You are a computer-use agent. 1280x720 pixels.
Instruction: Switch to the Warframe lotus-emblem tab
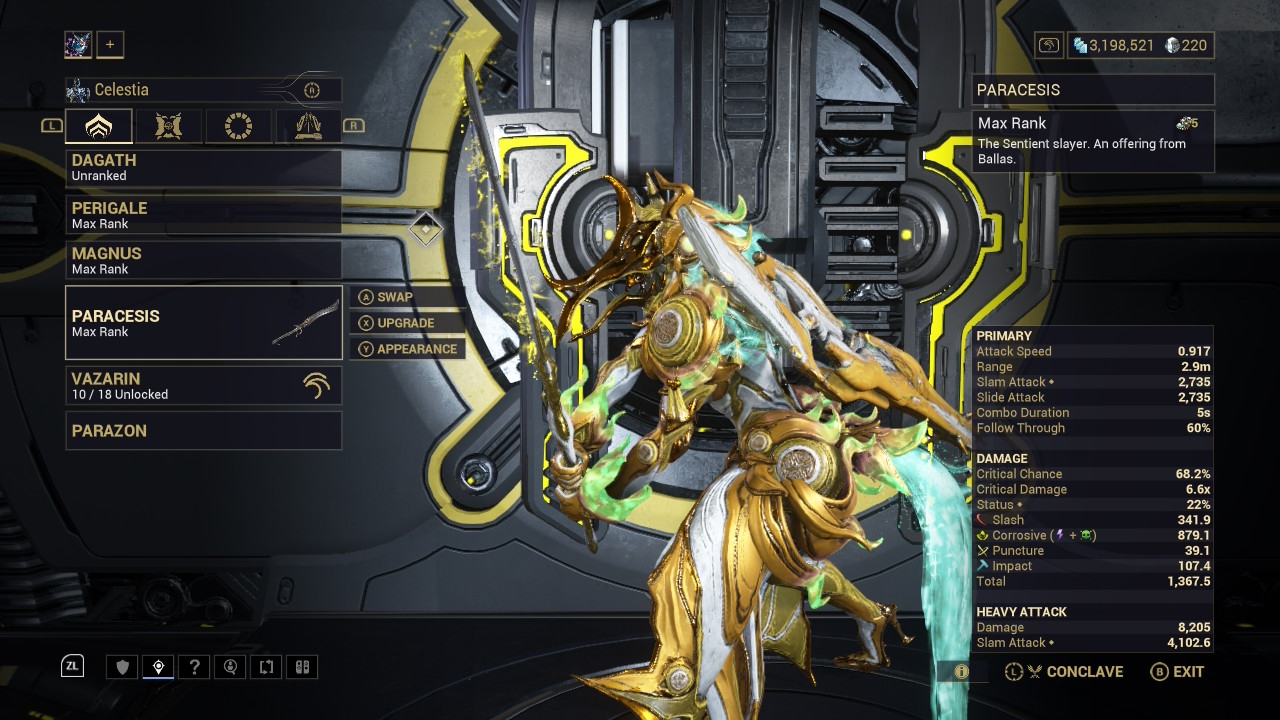click(x=100, y=126)
